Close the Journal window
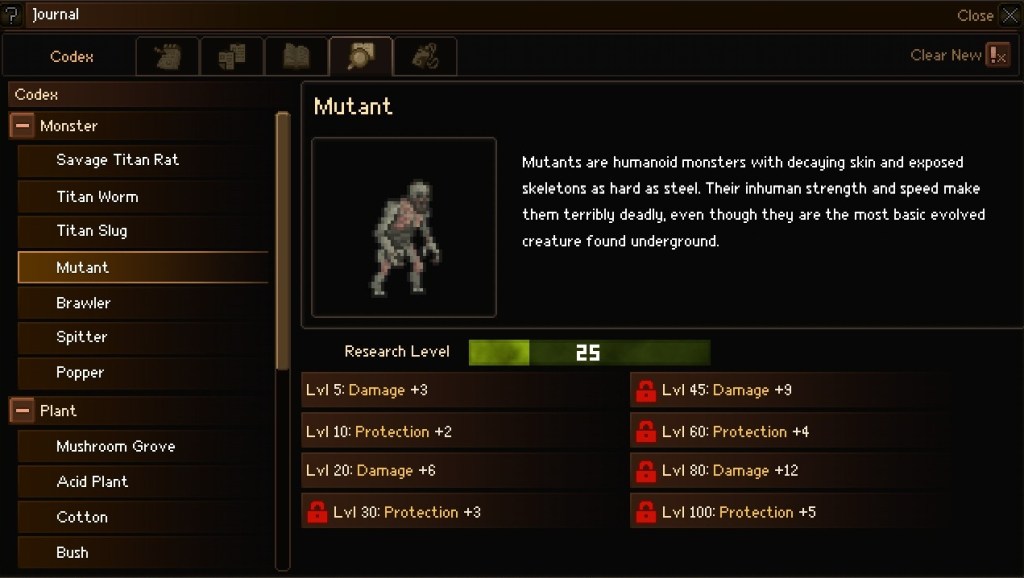The image size is (1024, 578). (x=1009, y=15)
